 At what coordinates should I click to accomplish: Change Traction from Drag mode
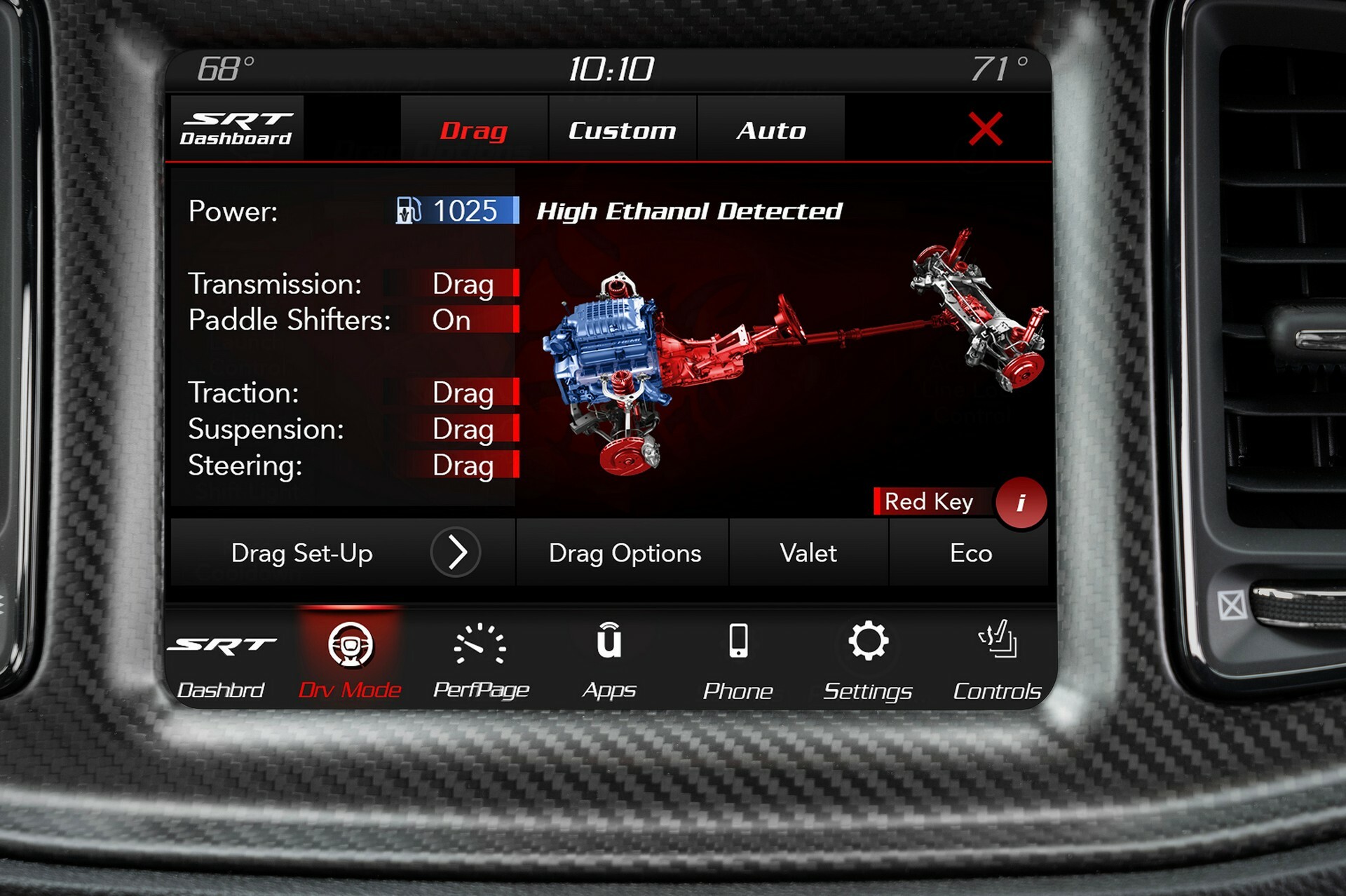(464, 393)
